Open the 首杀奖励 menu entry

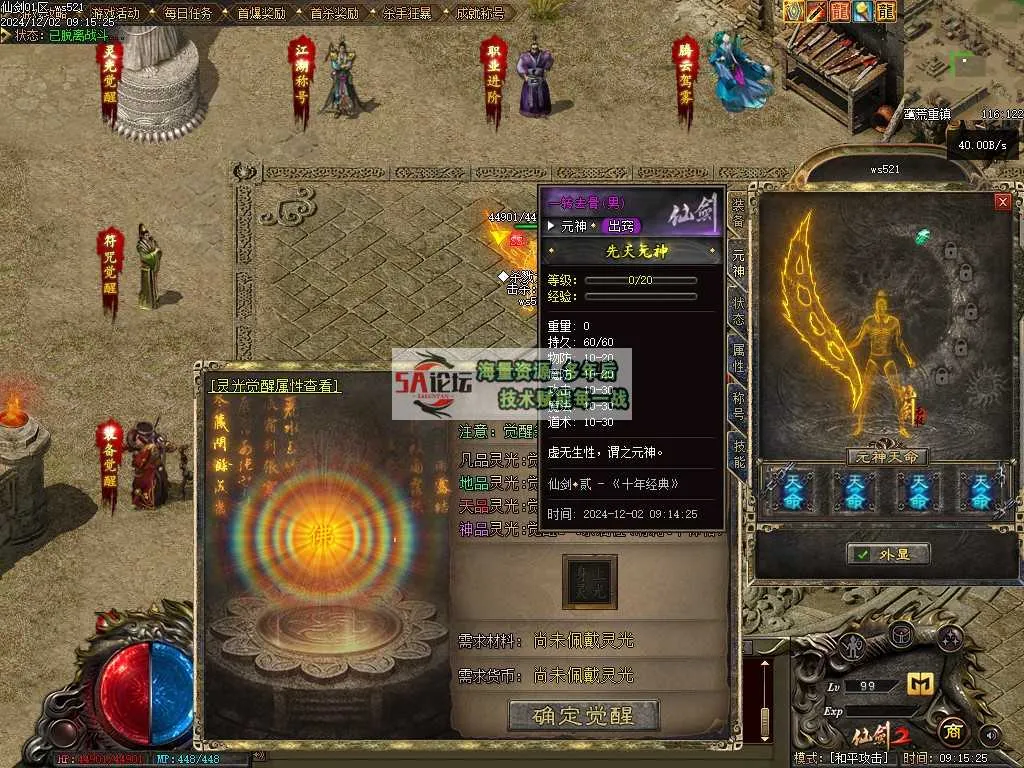[x=334, y=14]
